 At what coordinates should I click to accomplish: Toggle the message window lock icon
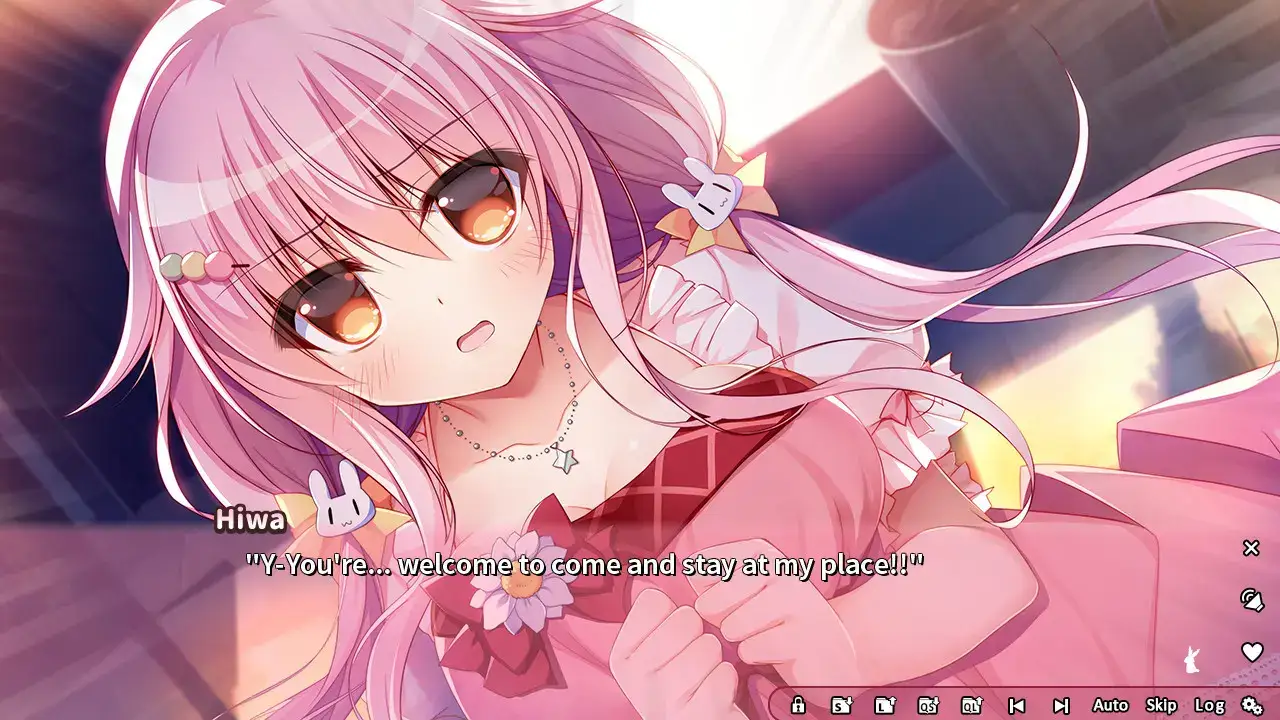click(797, 704)
